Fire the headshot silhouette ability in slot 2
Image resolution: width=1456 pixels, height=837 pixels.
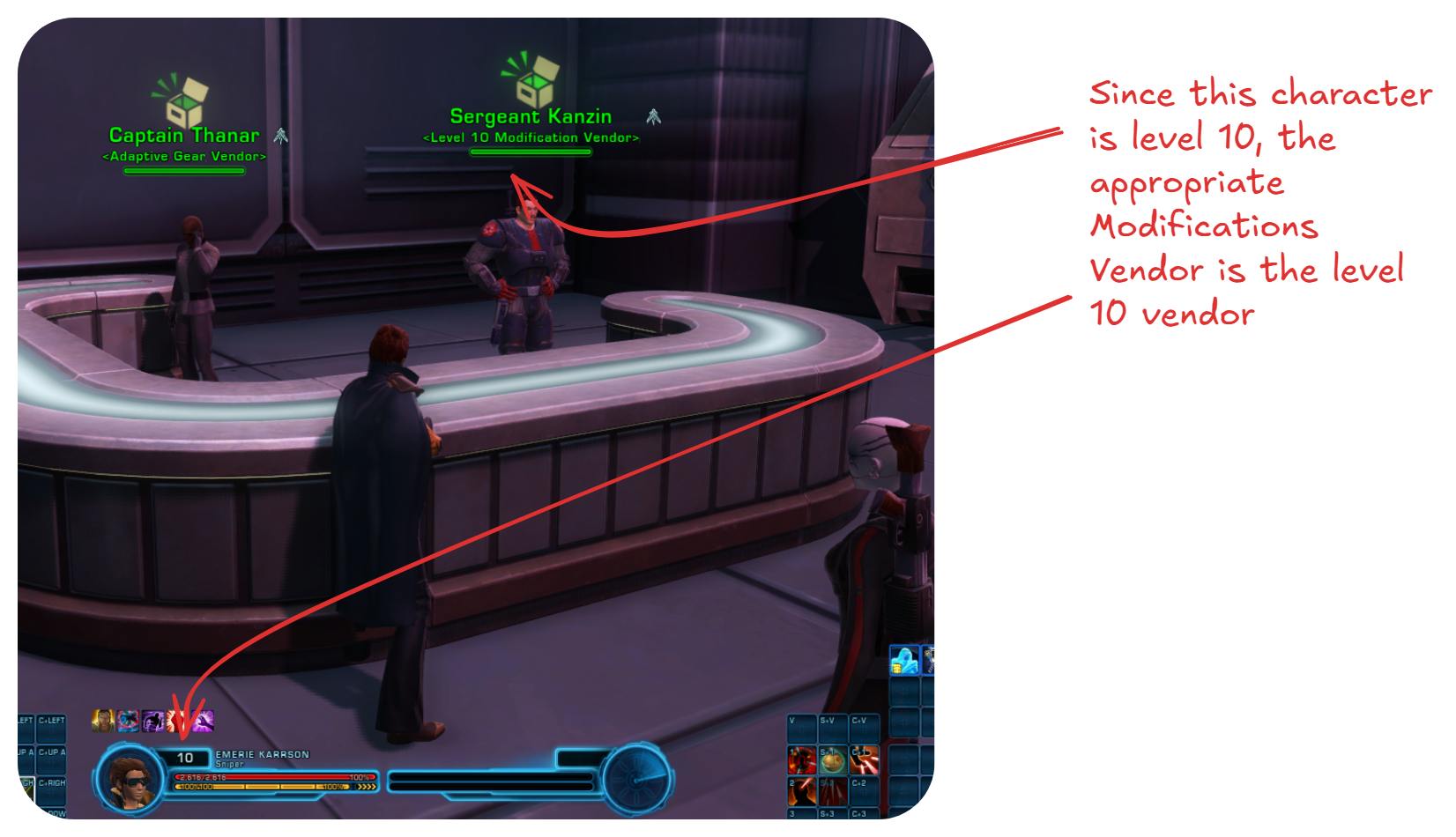[802, 791]
